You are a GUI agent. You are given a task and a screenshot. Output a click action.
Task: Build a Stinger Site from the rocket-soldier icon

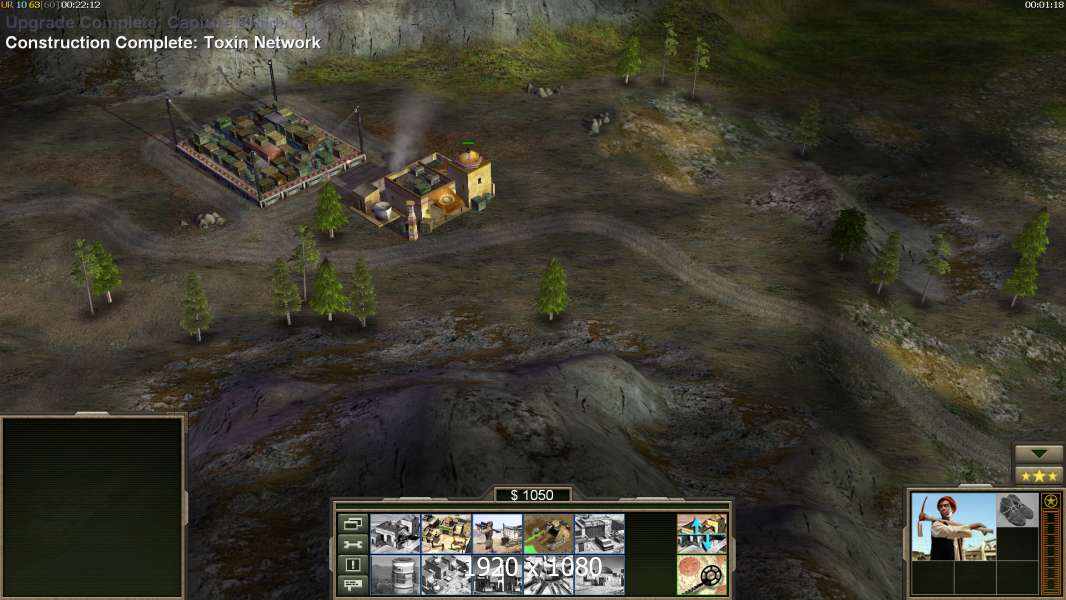[498, 534]
